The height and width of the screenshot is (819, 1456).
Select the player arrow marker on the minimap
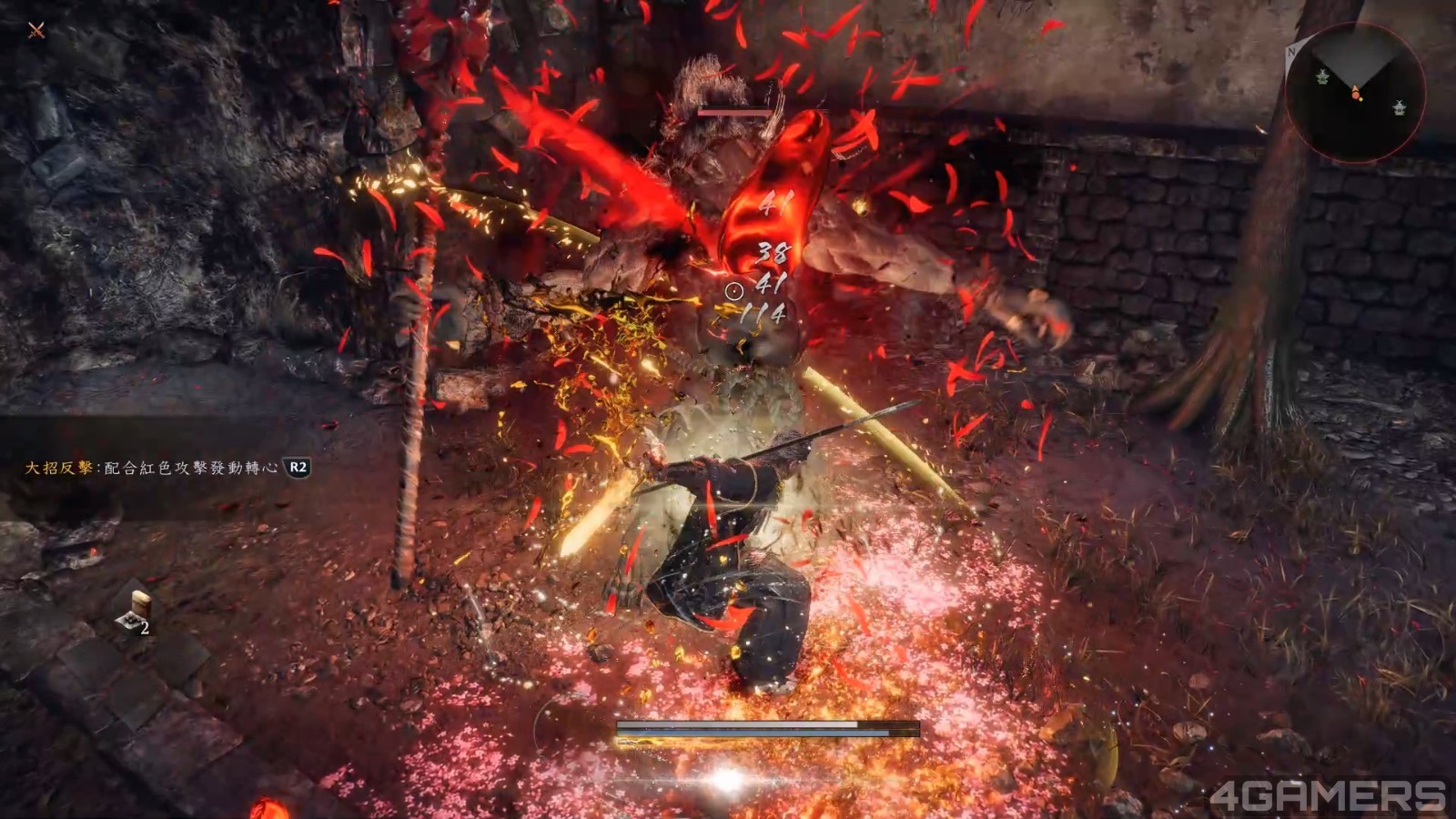click(x=1356, y=87)
